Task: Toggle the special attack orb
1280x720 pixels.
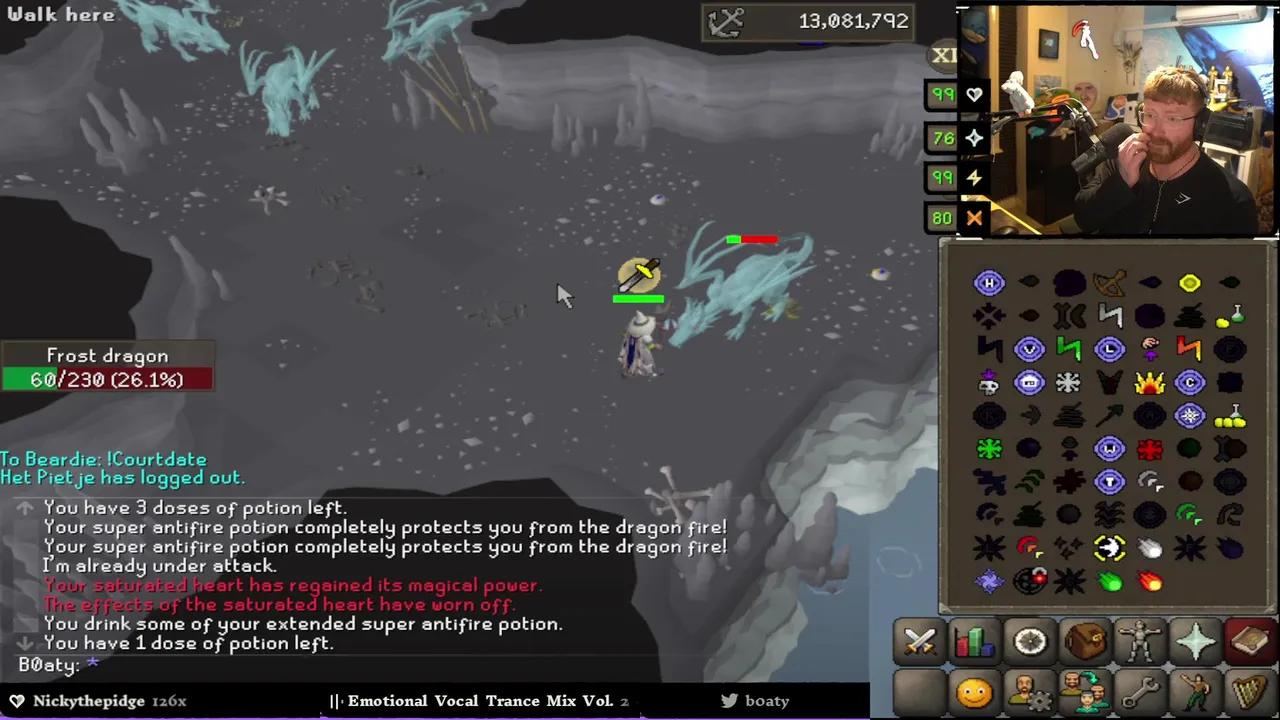Action: click(x=974, y=218)
